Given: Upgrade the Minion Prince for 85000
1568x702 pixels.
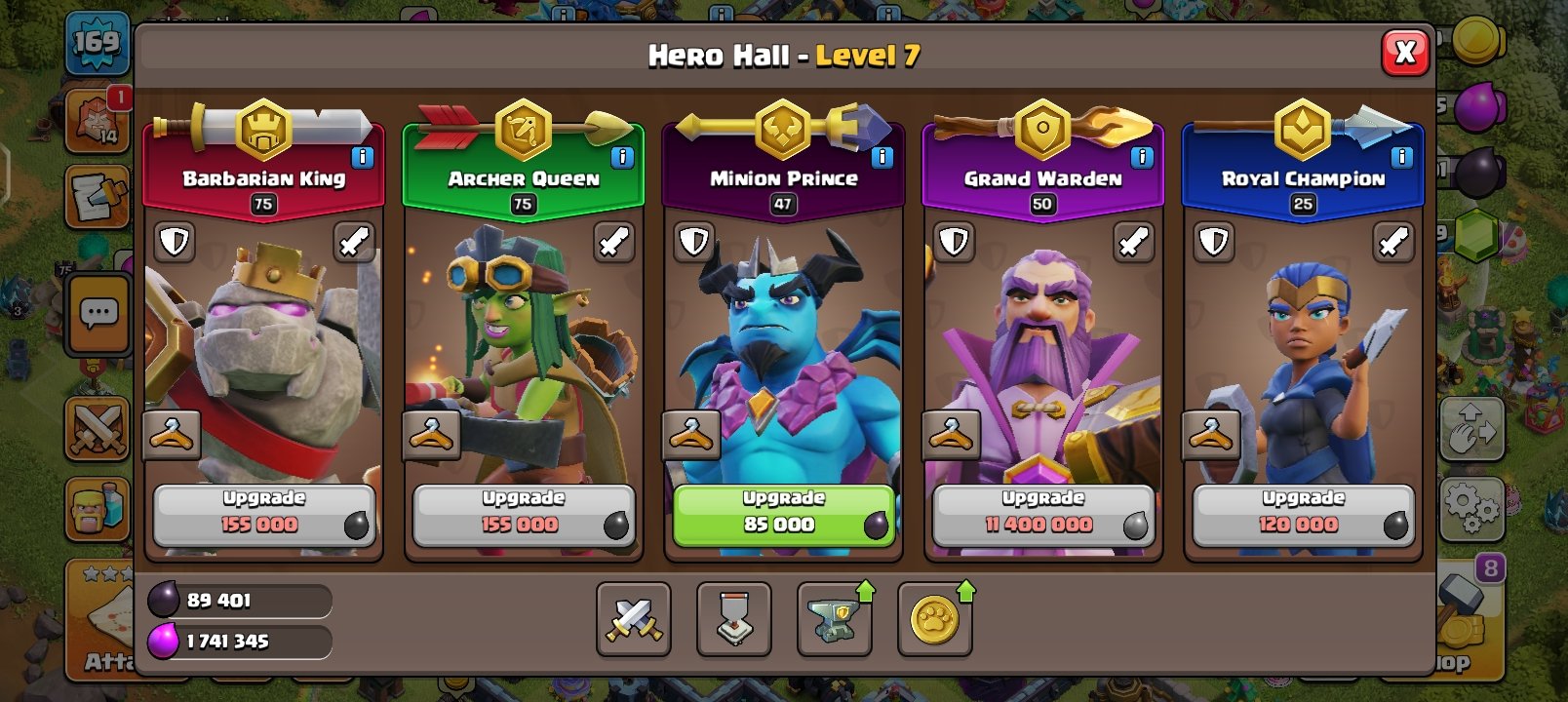Looking at the screenshot, I should pyautogui.click(x=781, y=514).
